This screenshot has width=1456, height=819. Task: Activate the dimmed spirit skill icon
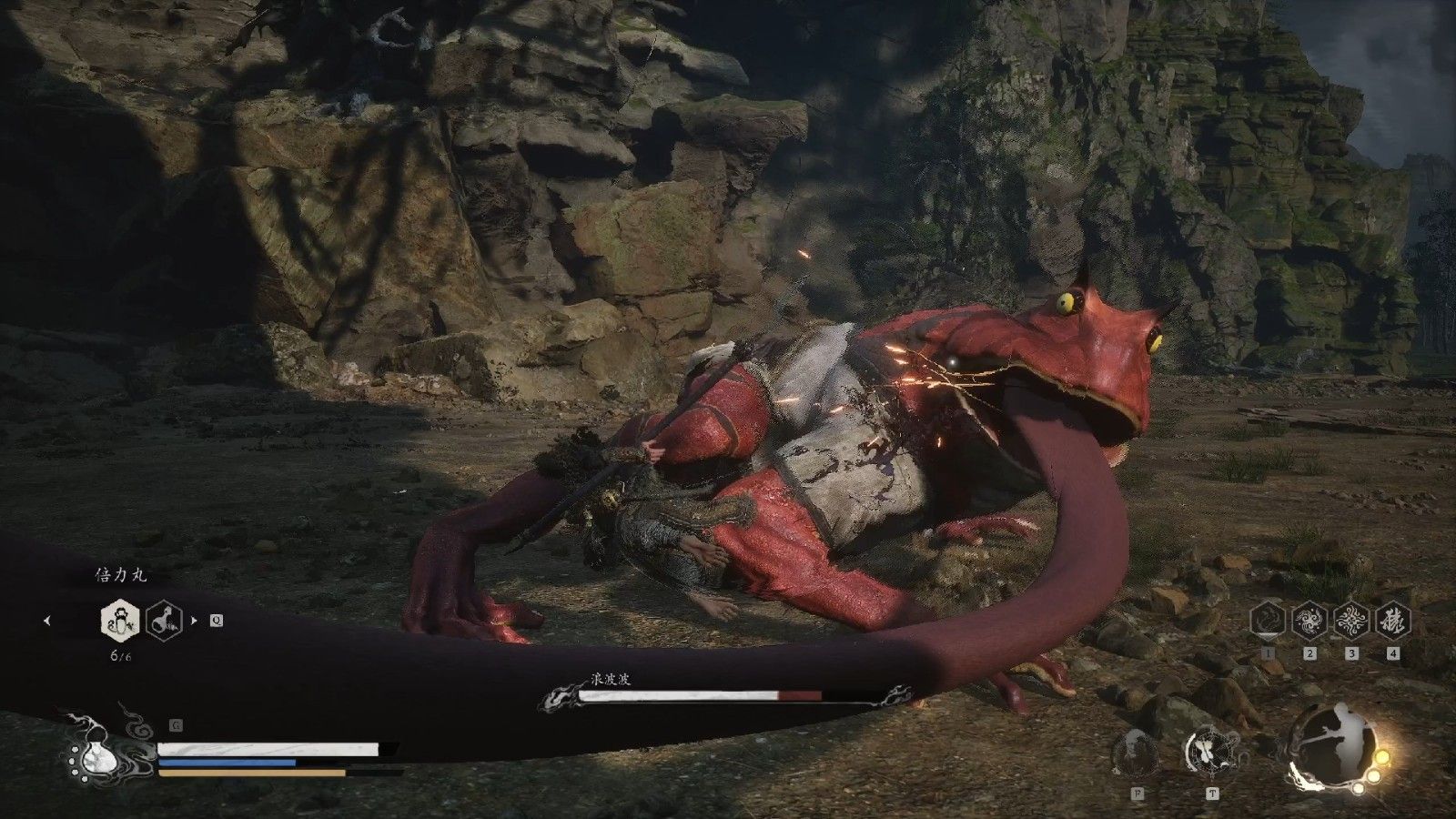click(1136, 753)
